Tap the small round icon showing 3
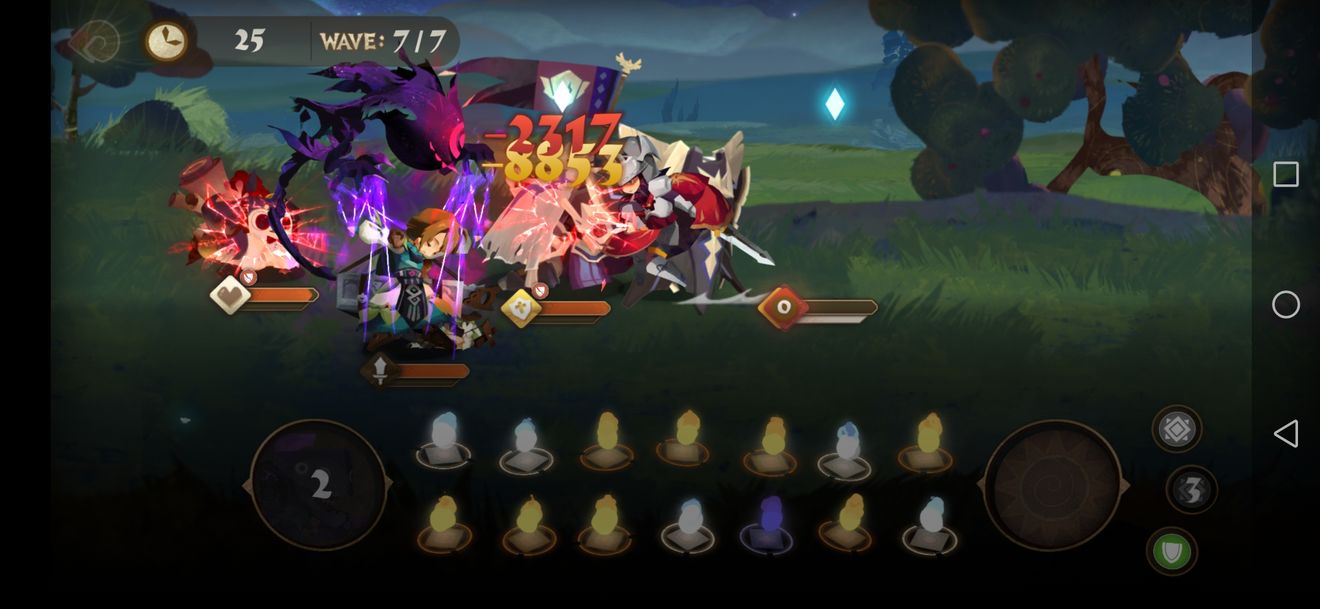The image size is (1320, 609). click(x=1191, y=490)
